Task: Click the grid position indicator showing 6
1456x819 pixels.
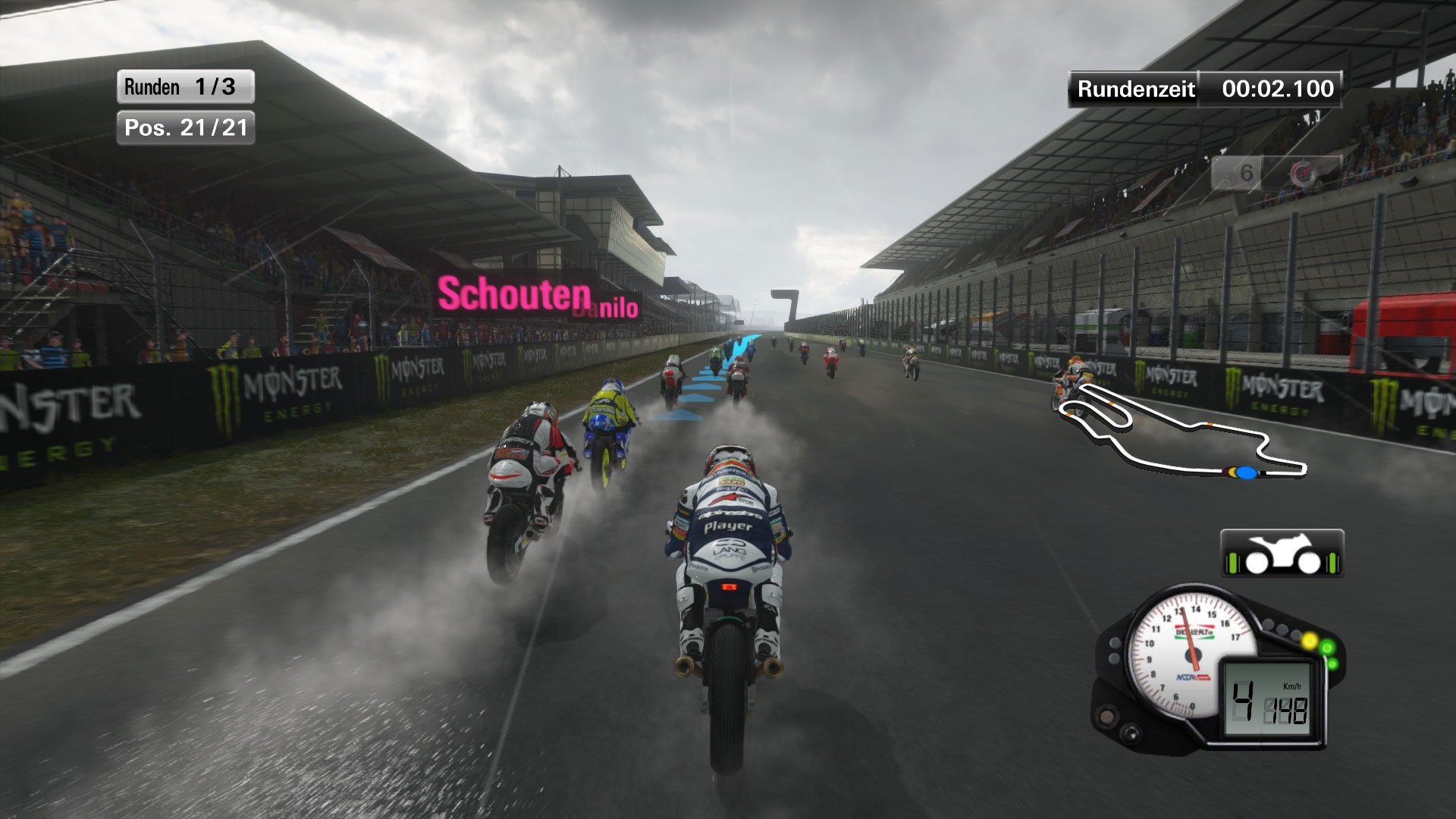Action: coord(1248,171)
